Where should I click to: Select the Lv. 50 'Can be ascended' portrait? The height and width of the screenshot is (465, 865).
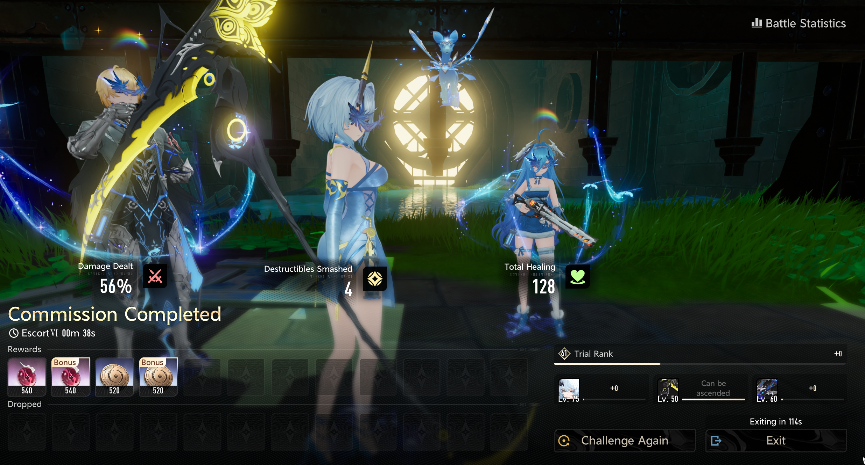[669, 389]
